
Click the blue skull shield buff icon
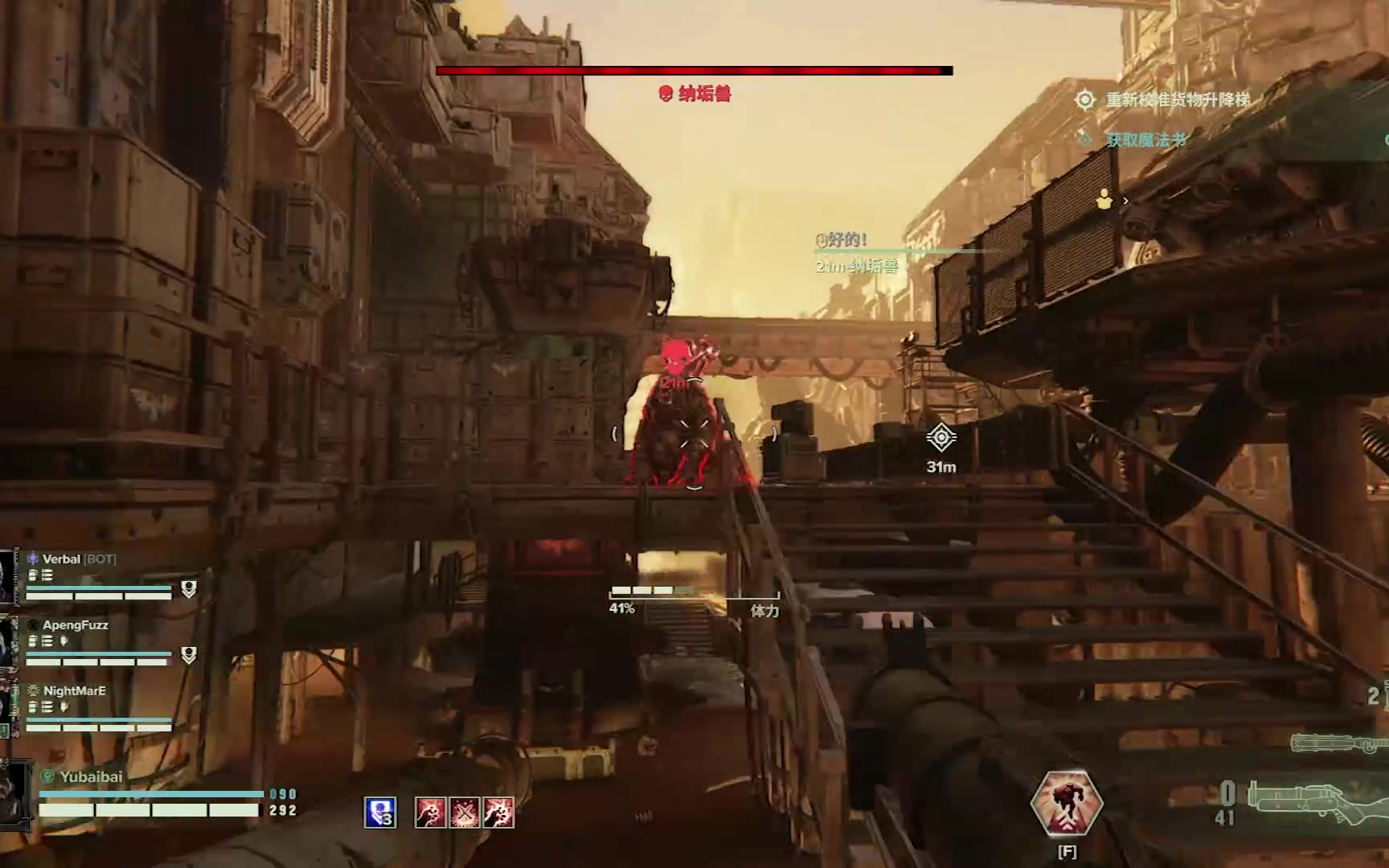(x=379, y=813)
